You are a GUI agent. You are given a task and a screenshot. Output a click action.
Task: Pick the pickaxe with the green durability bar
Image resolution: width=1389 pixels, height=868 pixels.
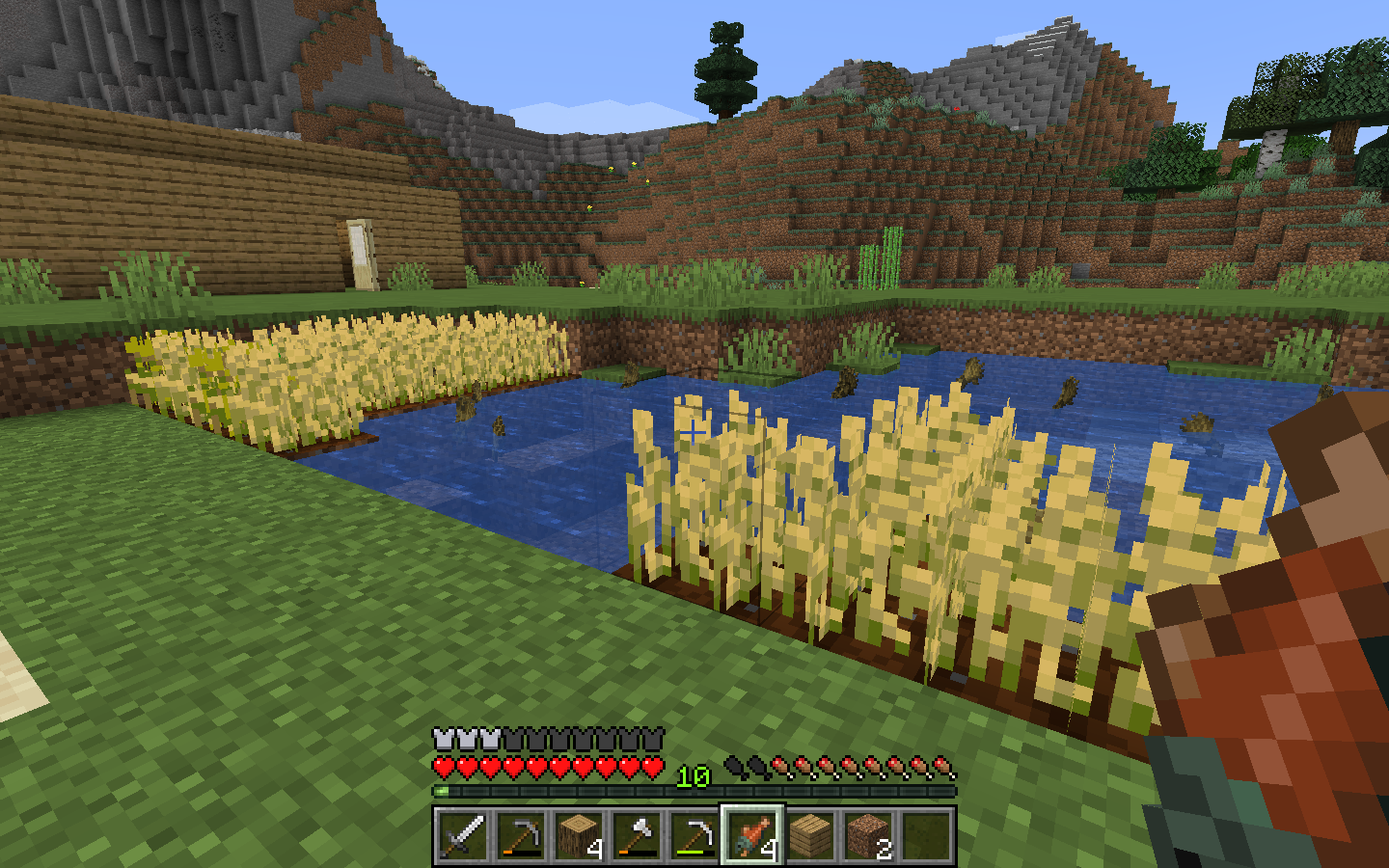[x=694, y=835]
